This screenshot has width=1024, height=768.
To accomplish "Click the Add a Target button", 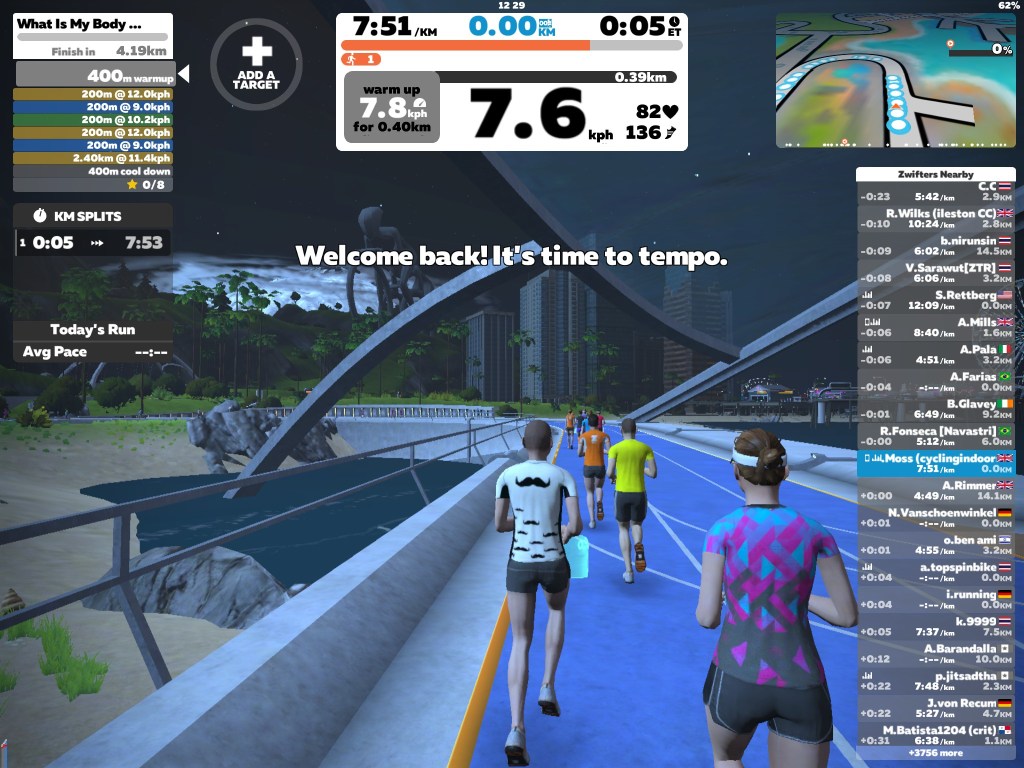I will coord(256,64).
